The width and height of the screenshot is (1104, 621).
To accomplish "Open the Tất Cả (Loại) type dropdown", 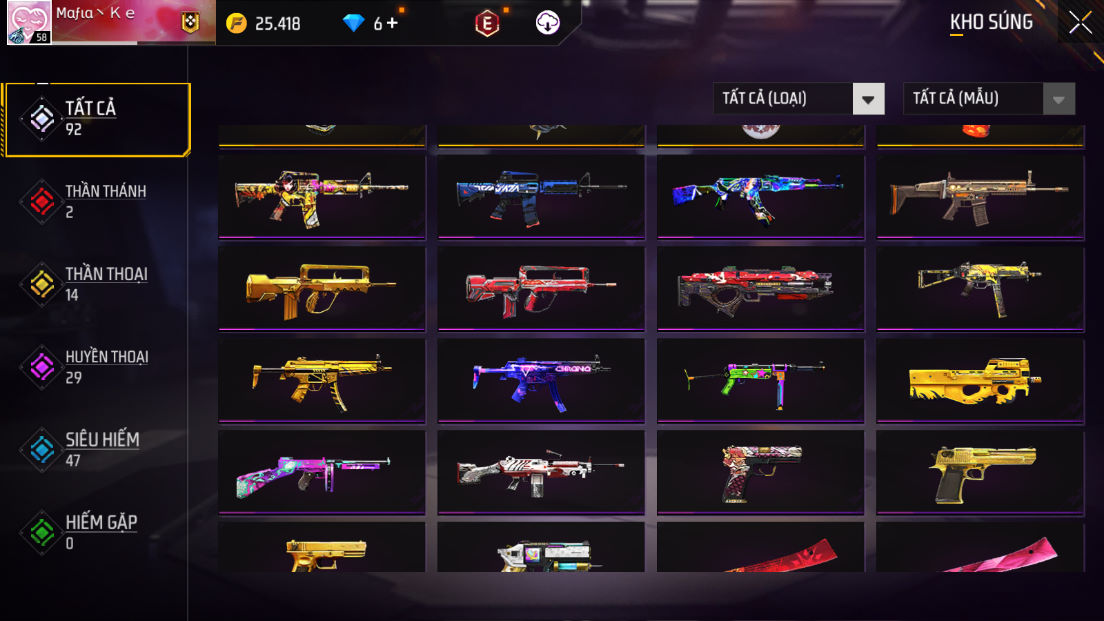I will (798, 98).
